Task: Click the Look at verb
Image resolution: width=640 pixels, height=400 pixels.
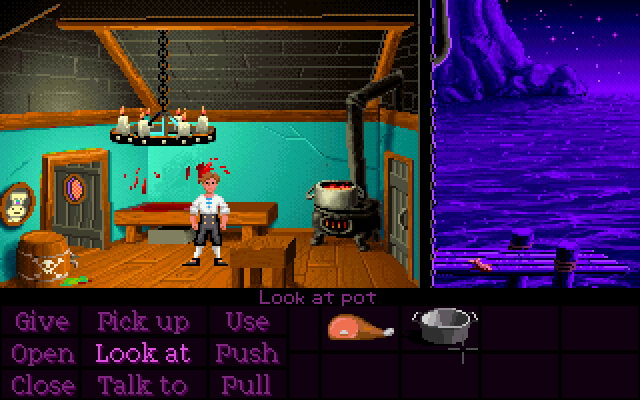Action: 143,353
